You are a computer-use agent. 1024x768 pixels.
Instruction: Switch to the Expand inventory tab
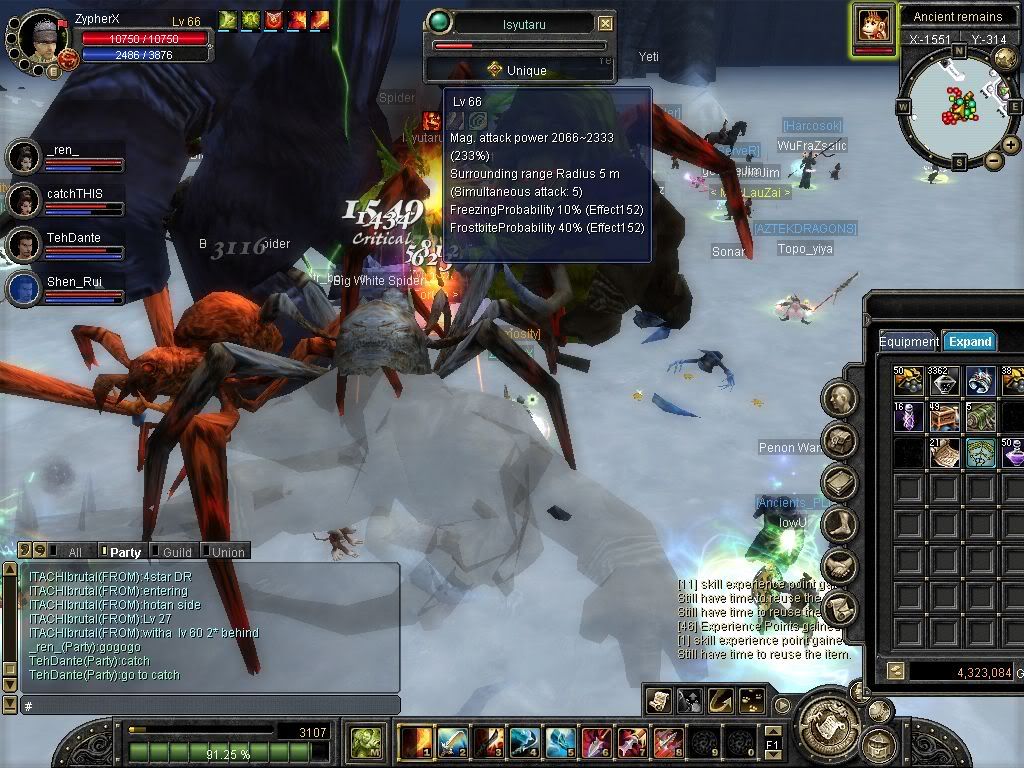coord(969,341)
